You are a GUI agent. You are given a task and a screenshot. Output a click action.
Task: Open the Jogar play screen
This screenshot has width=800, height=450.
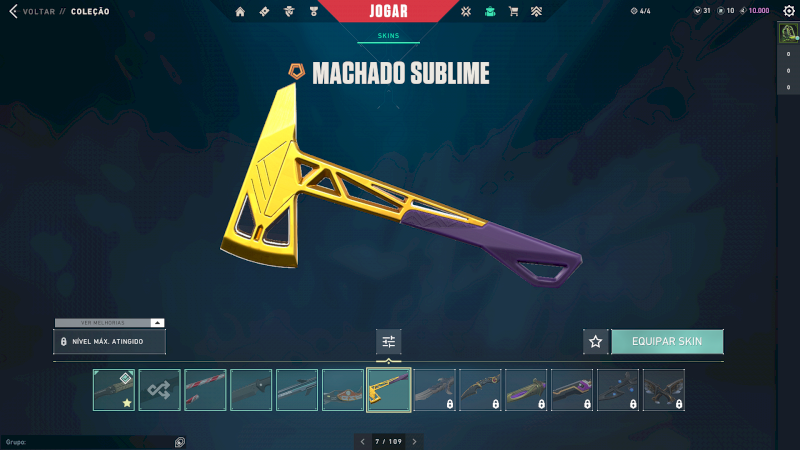(398, 11)
